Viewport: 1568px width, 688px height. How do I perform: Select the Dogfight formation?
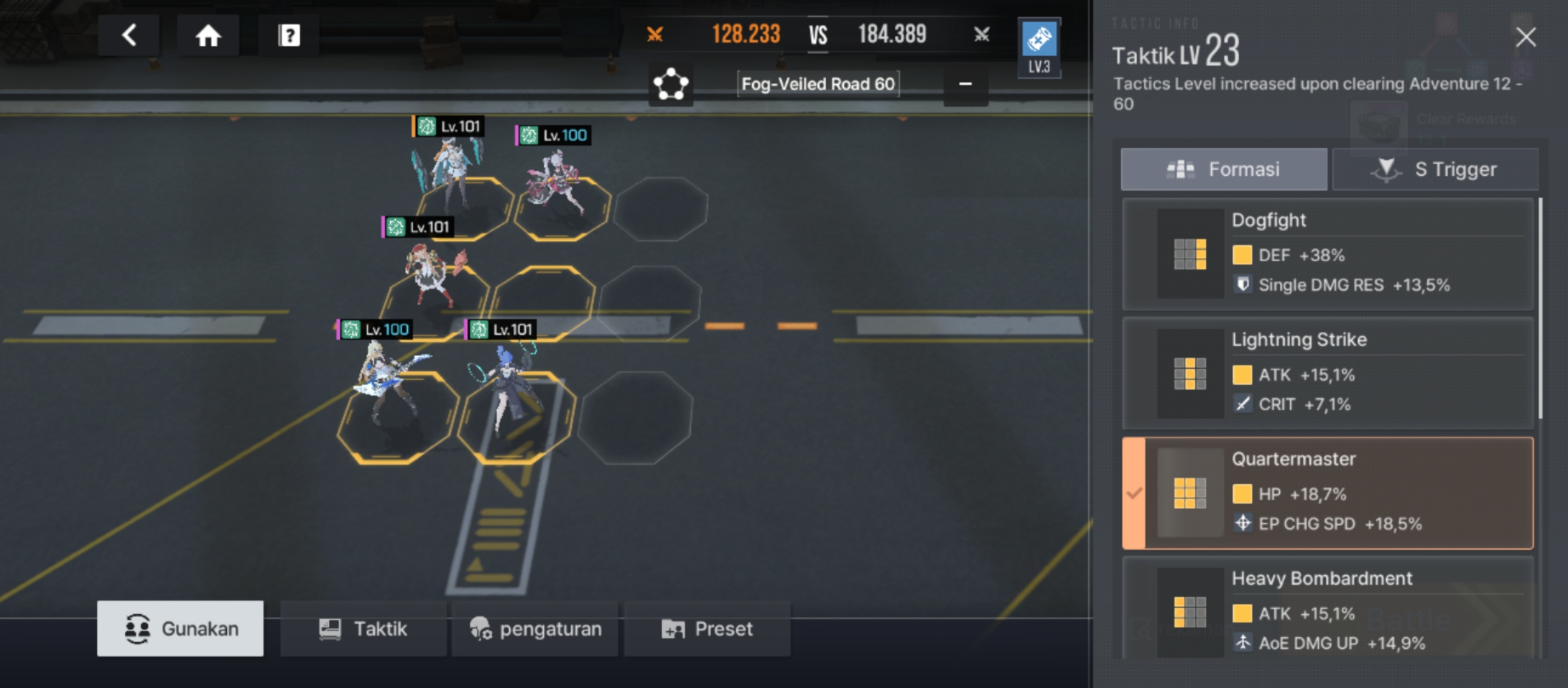coord(1328,254)
